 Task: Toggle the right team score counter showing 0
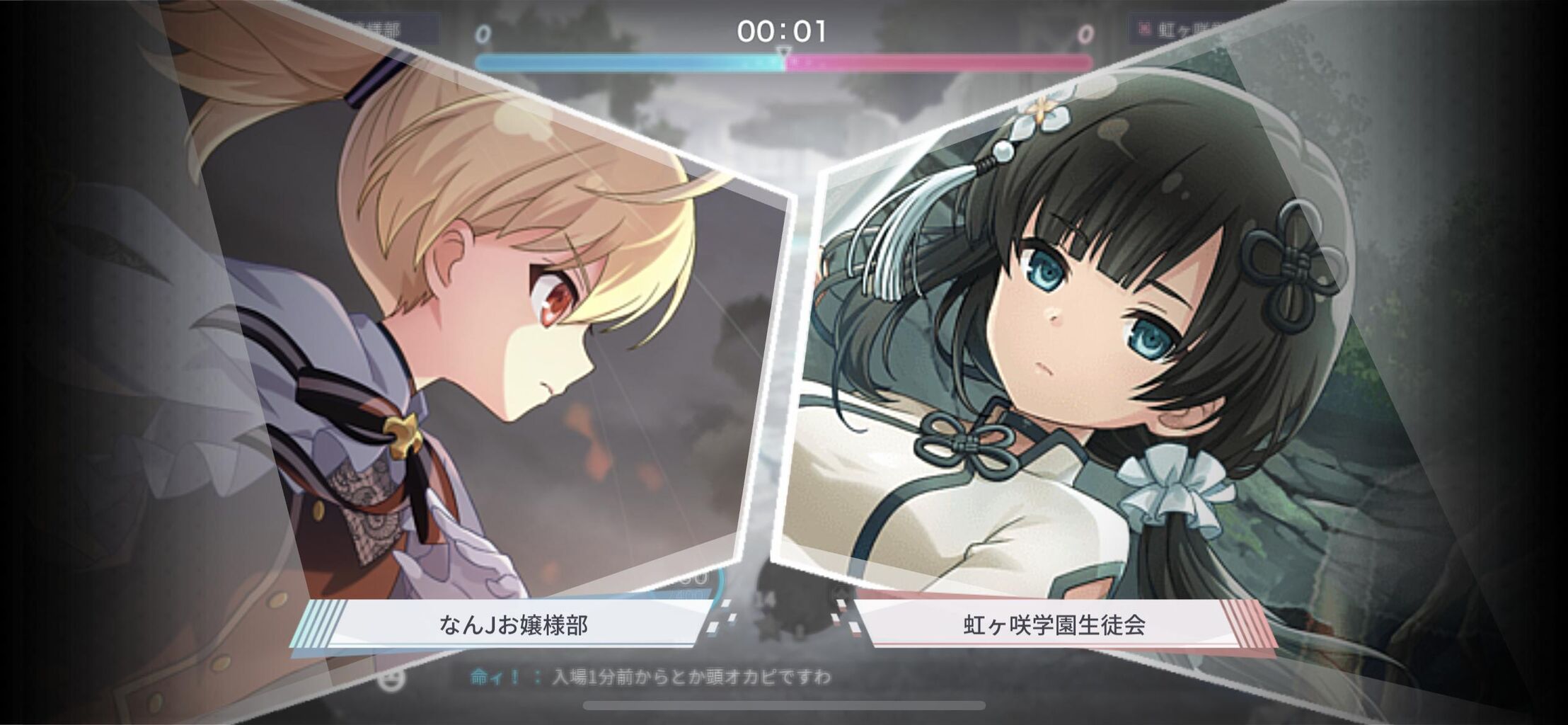tap(1084, 32)
